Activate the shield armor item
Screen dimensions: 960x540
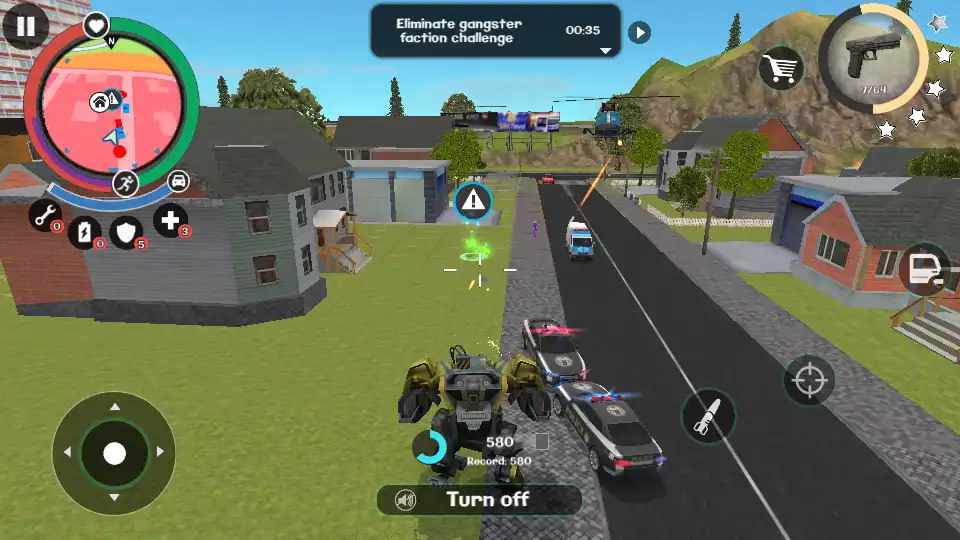tap(126, 232)
